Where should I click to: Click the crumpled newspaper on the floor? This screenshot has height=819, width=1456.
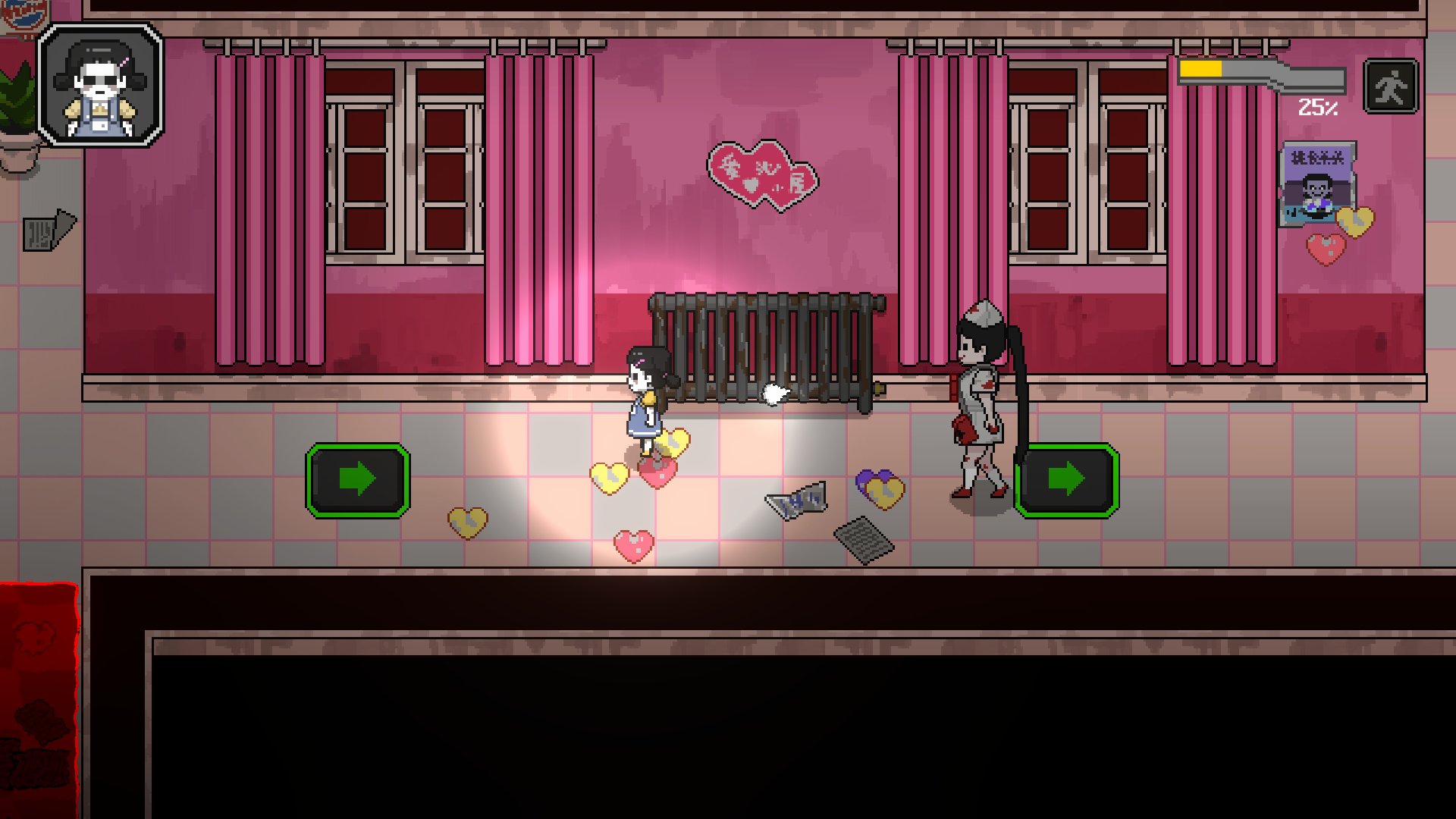(x=795, y=502)
